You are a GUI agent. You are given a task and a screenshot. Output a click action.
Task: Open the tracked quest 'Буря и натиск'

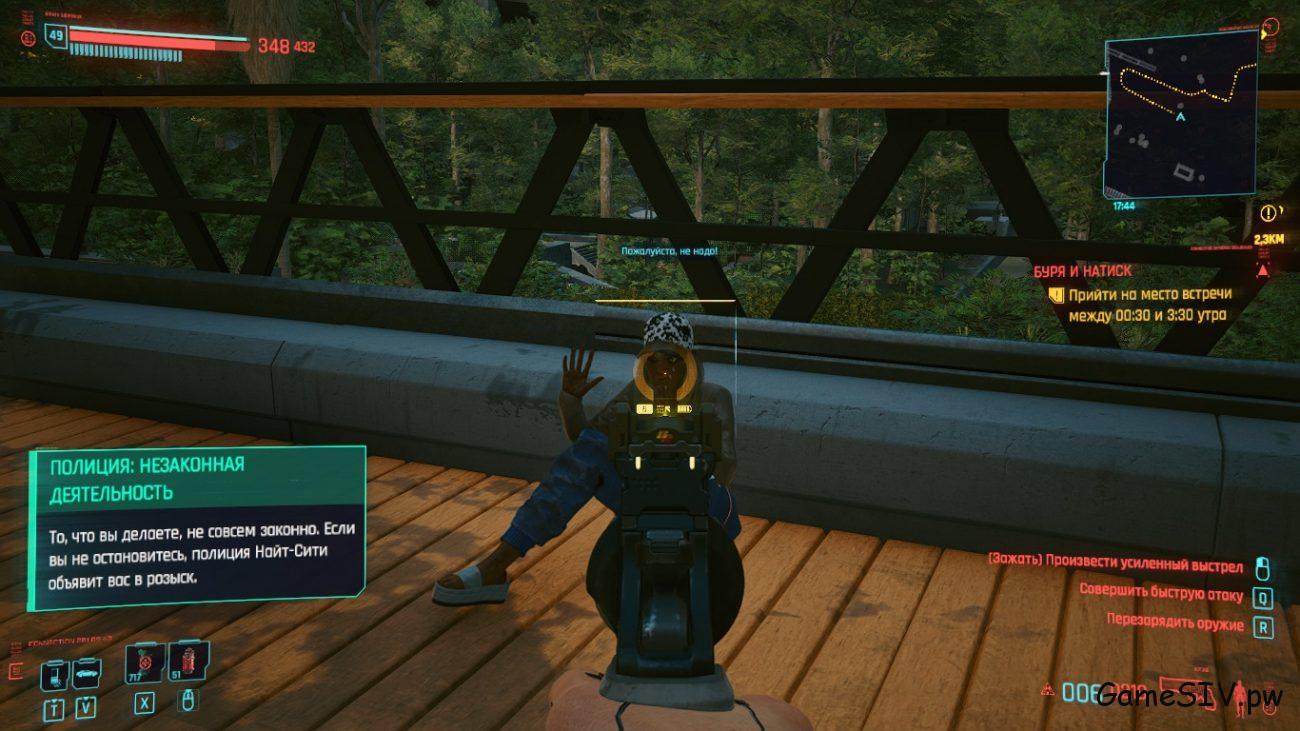[1083, 271]
